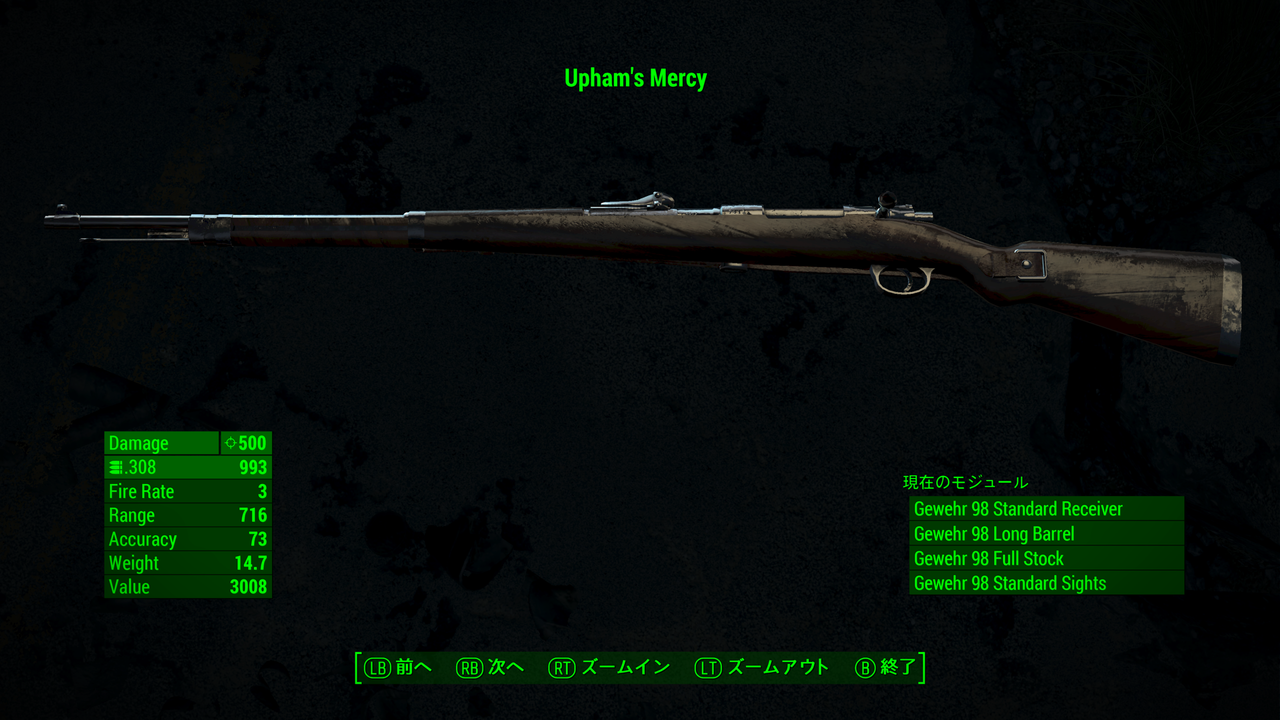Click the Gewehr 98 Standard Sights list item
The image size is (1280, 720).
click(x=1010, y=583)
